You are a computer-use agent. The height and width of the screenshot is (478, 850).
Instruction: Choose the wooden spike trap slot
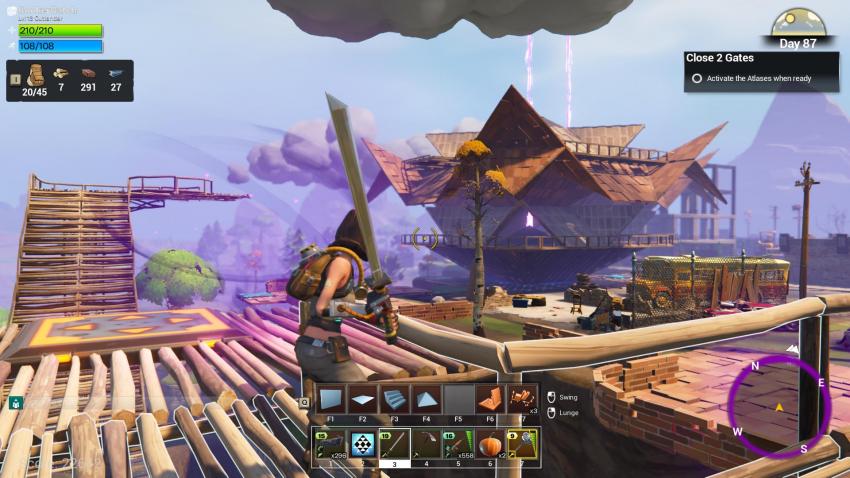pyautogui.click(x=521, y=399)
